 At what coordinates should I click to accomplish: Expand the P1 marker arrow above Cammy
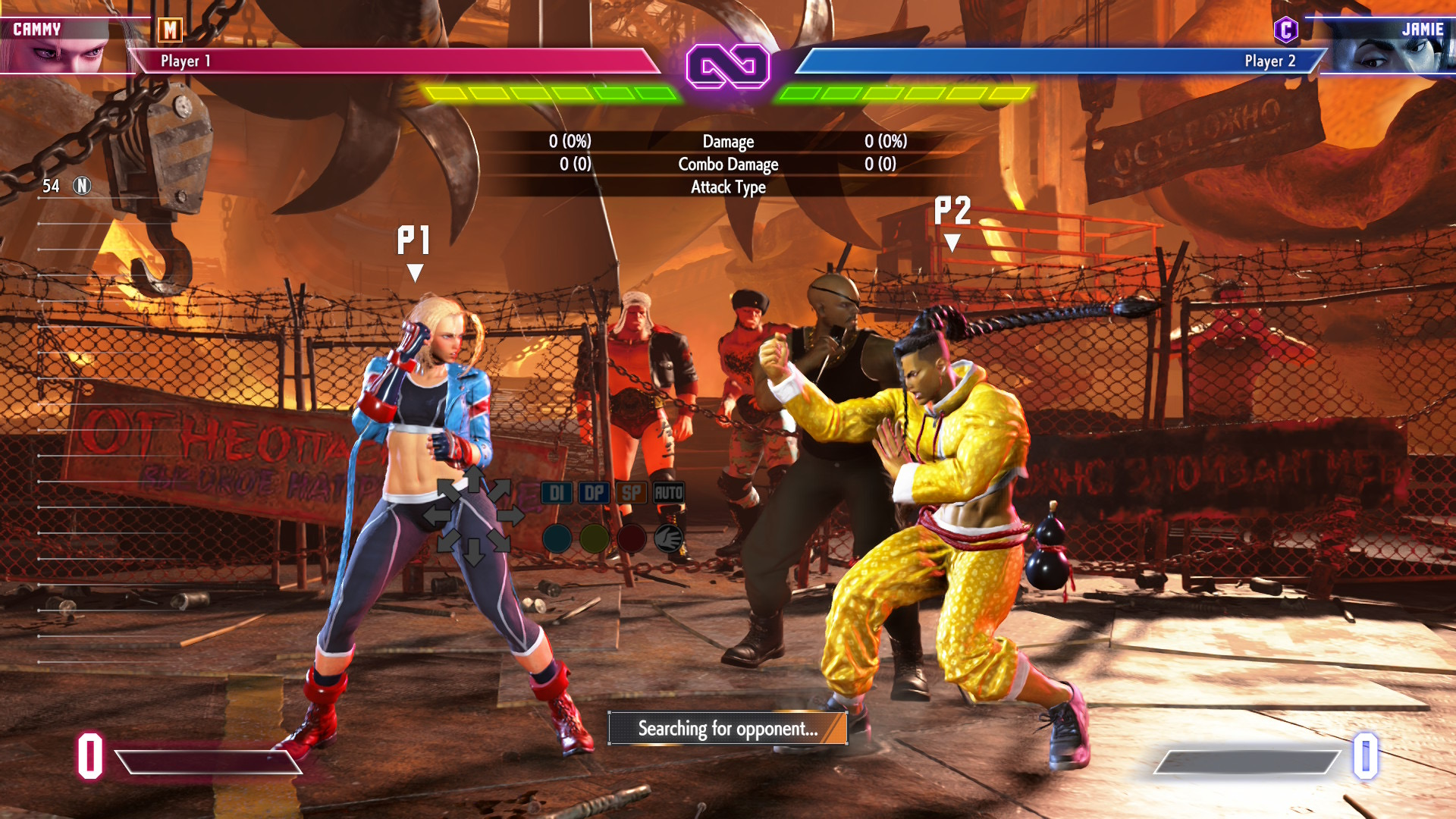415,269
